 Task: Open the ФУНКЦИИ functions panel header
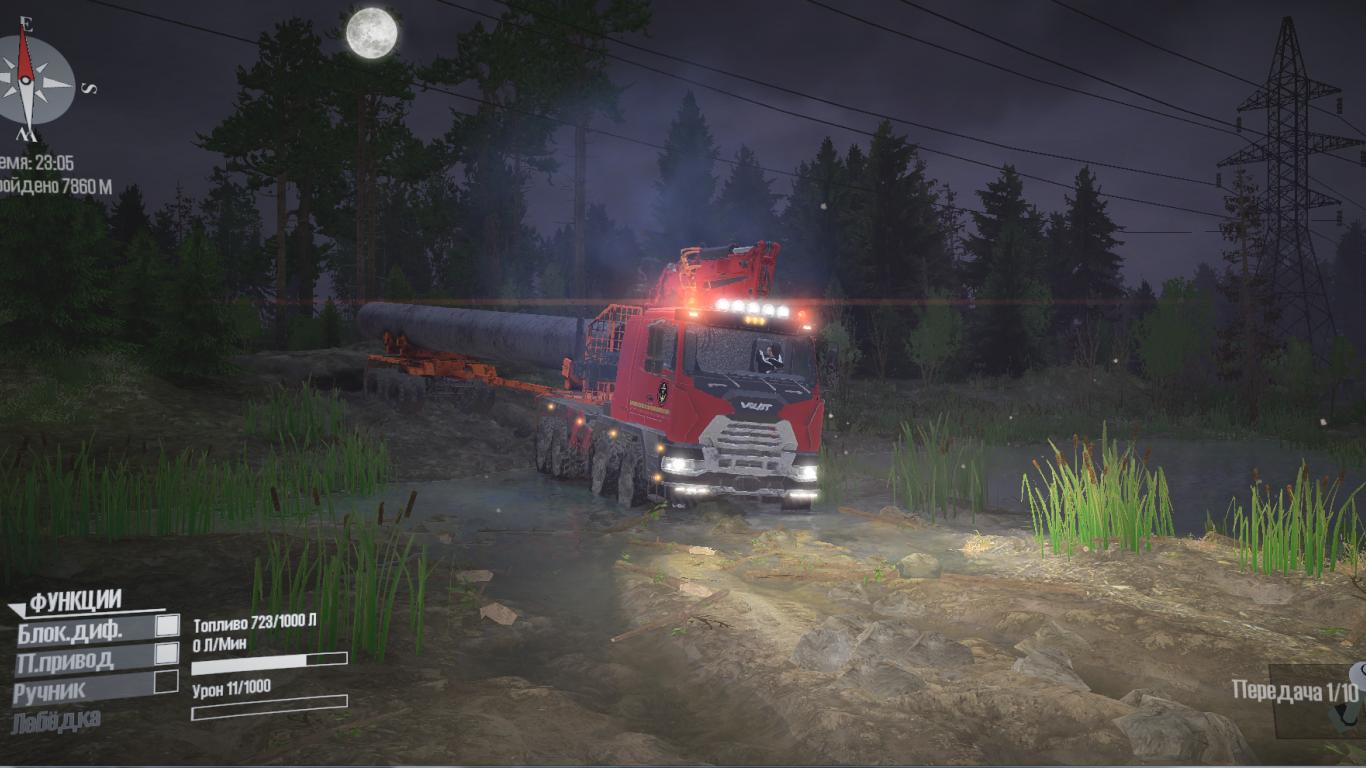coord(75,601)
